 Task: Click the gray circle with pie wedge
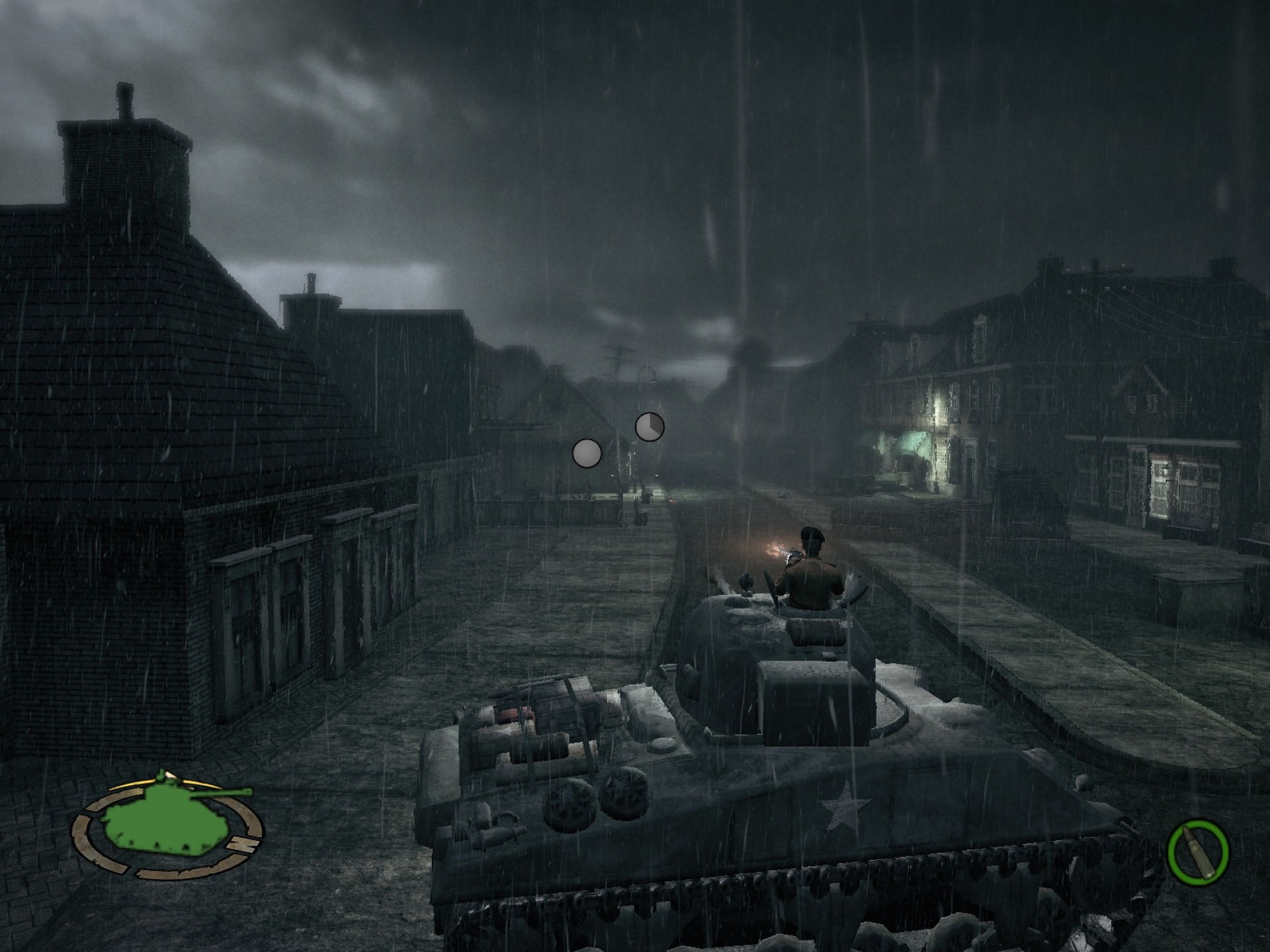(x=650, y=427)
